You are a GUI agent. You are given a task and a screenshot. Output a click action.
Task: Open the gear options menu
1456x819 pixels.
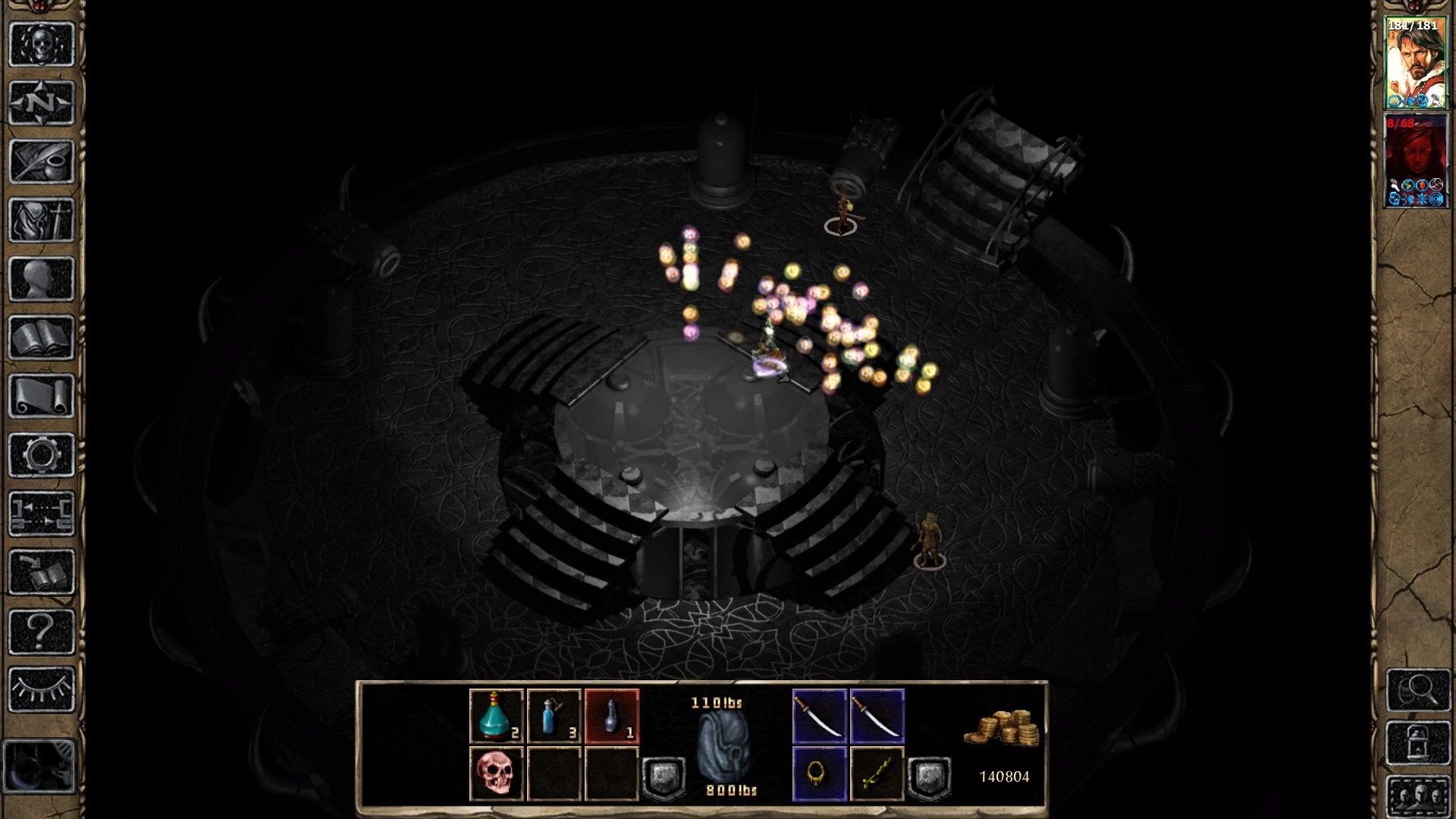(x=42, y=455)
